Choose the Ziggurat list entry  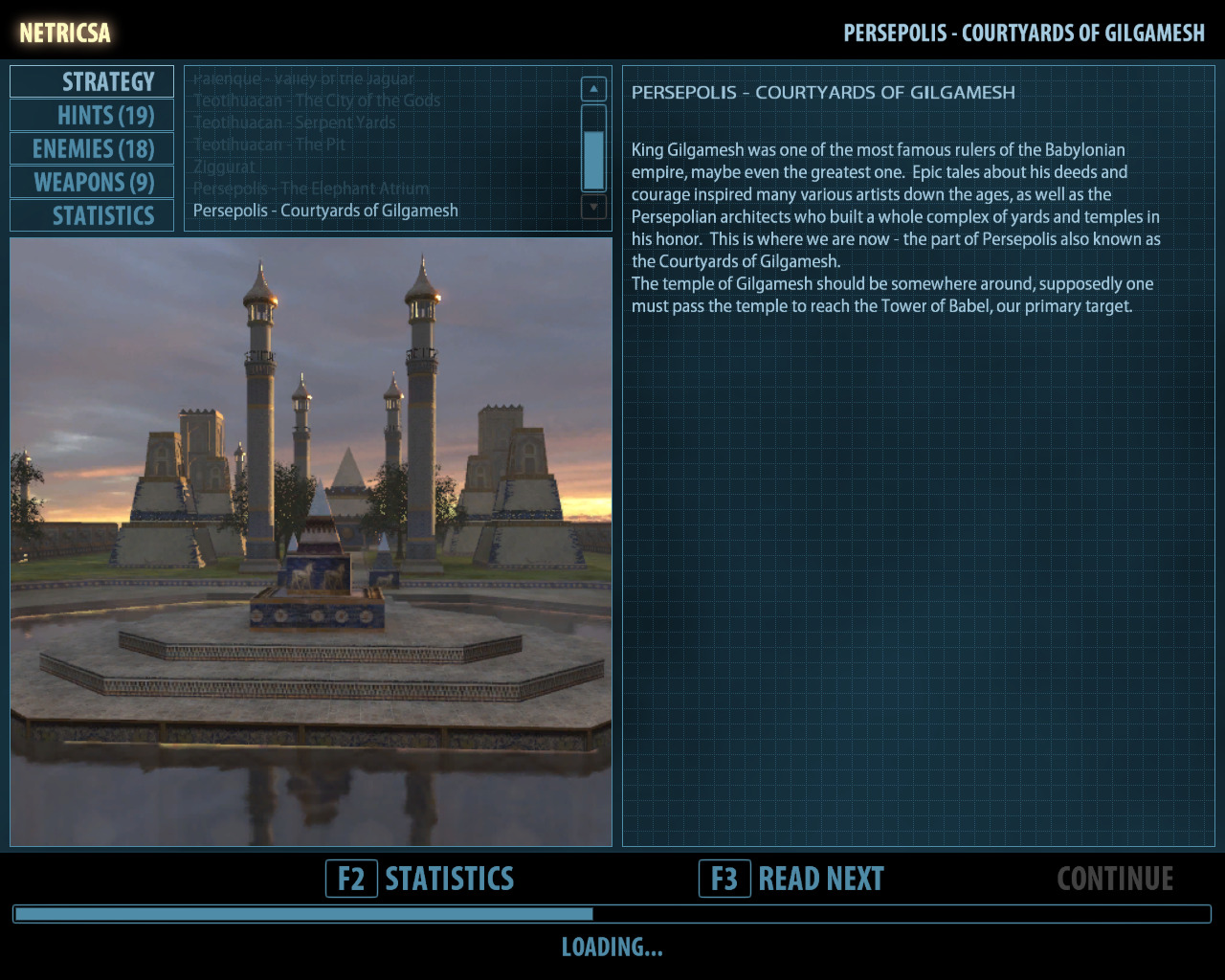point(224,167)
